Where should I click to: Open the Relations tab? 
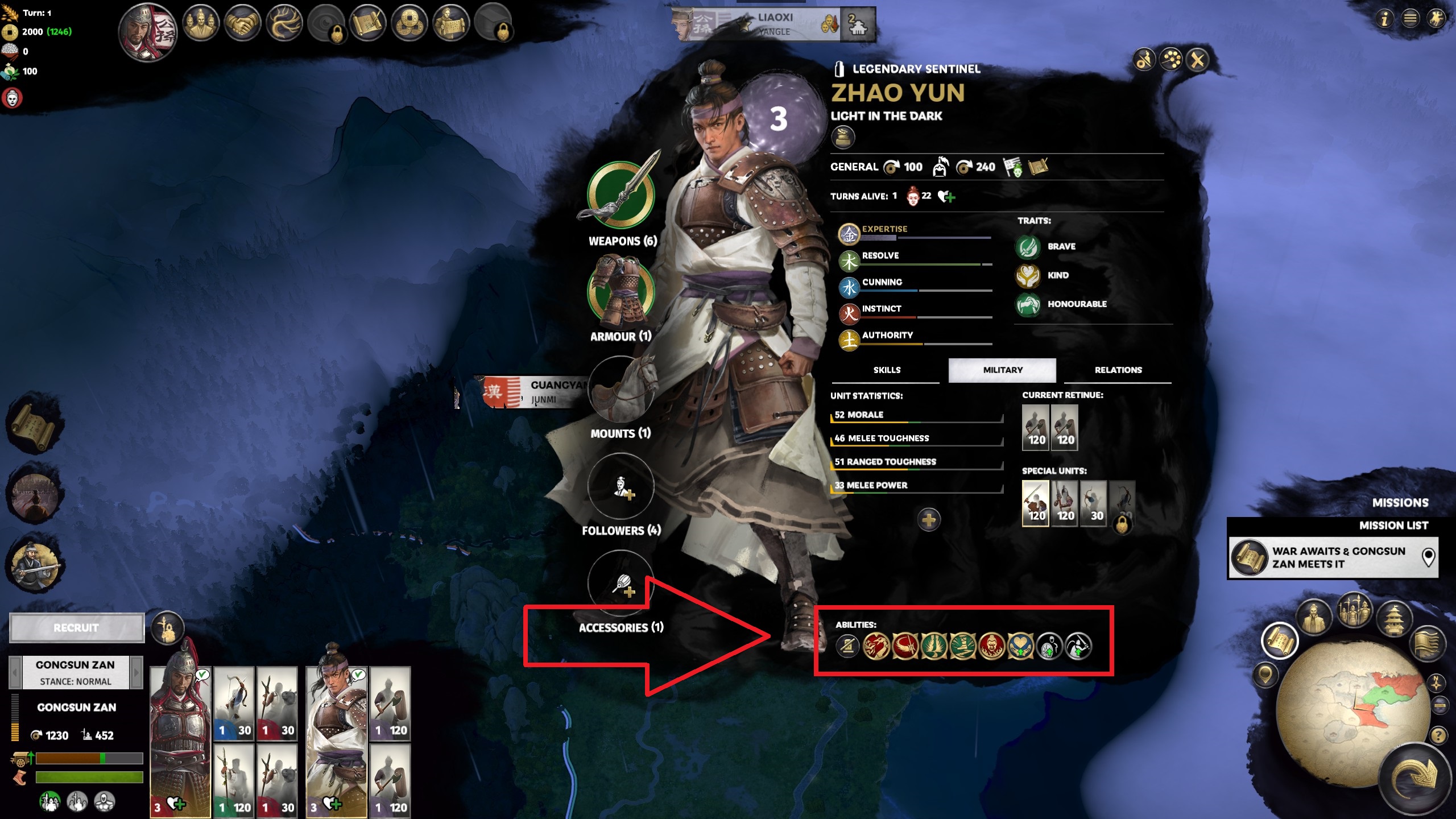click(1118, 370)
